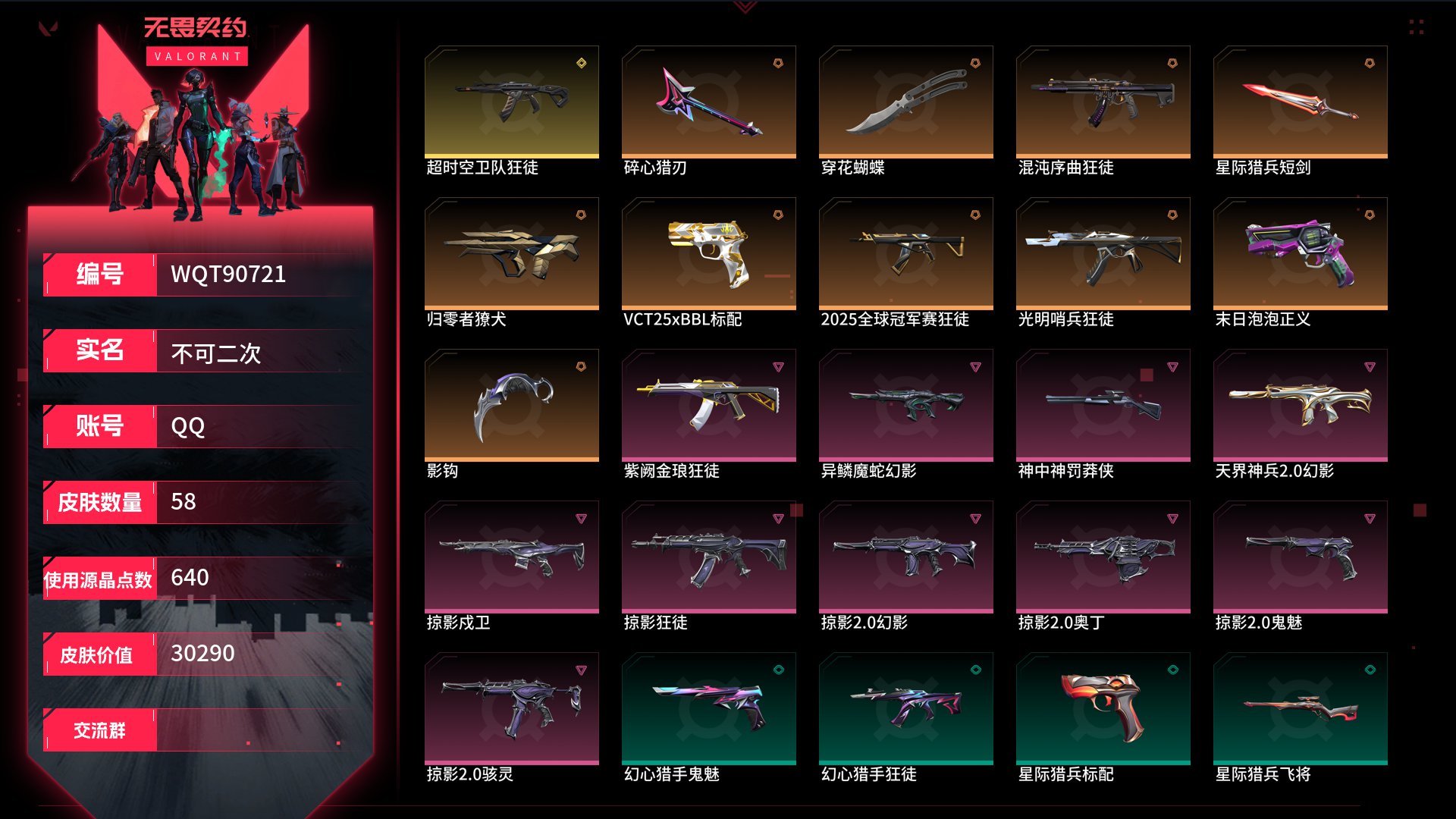Choose the VCT25xBBL标配 pistol skin
Image resolution: width=1456 pixels, height=819 pixels.
pos(709,254)
